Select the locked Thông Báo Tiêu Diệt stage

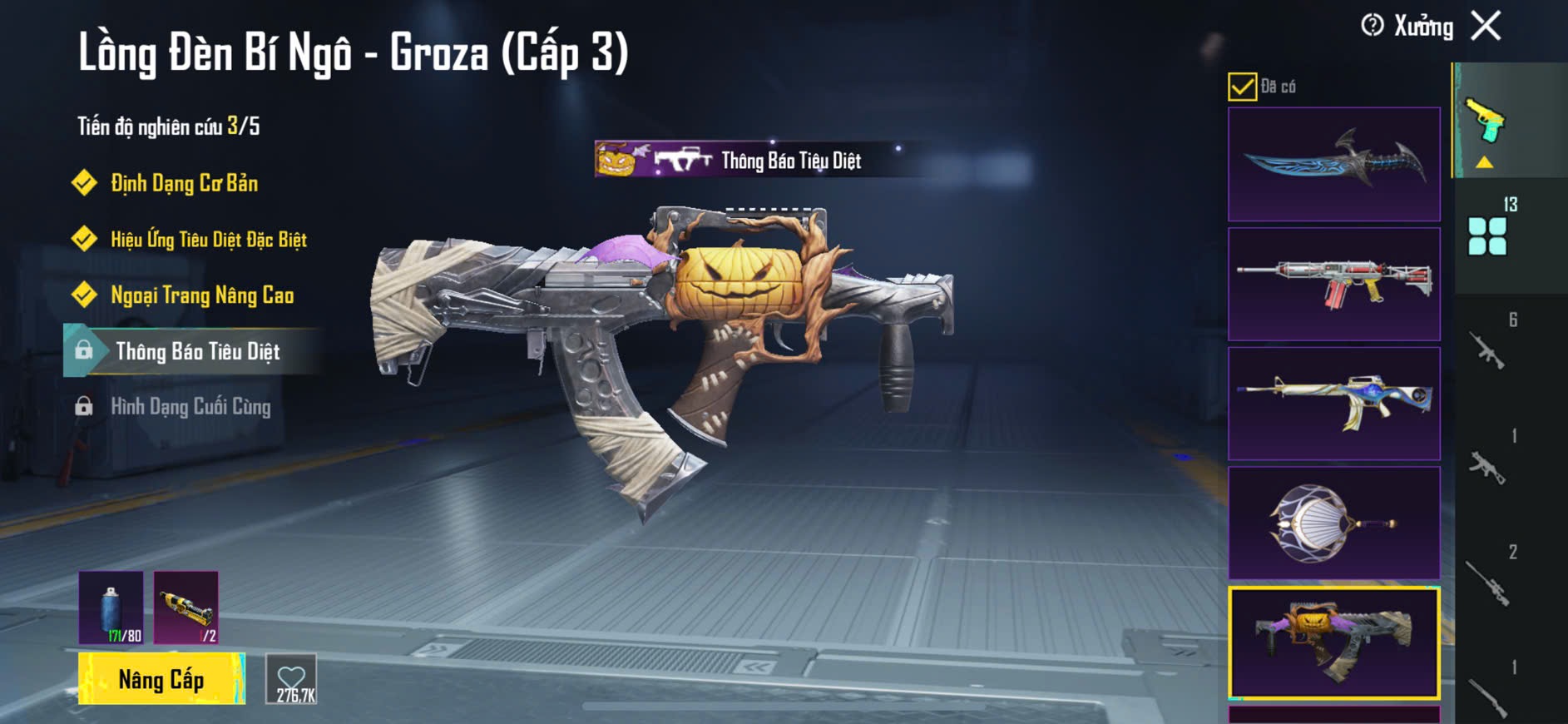click(197, 351)
